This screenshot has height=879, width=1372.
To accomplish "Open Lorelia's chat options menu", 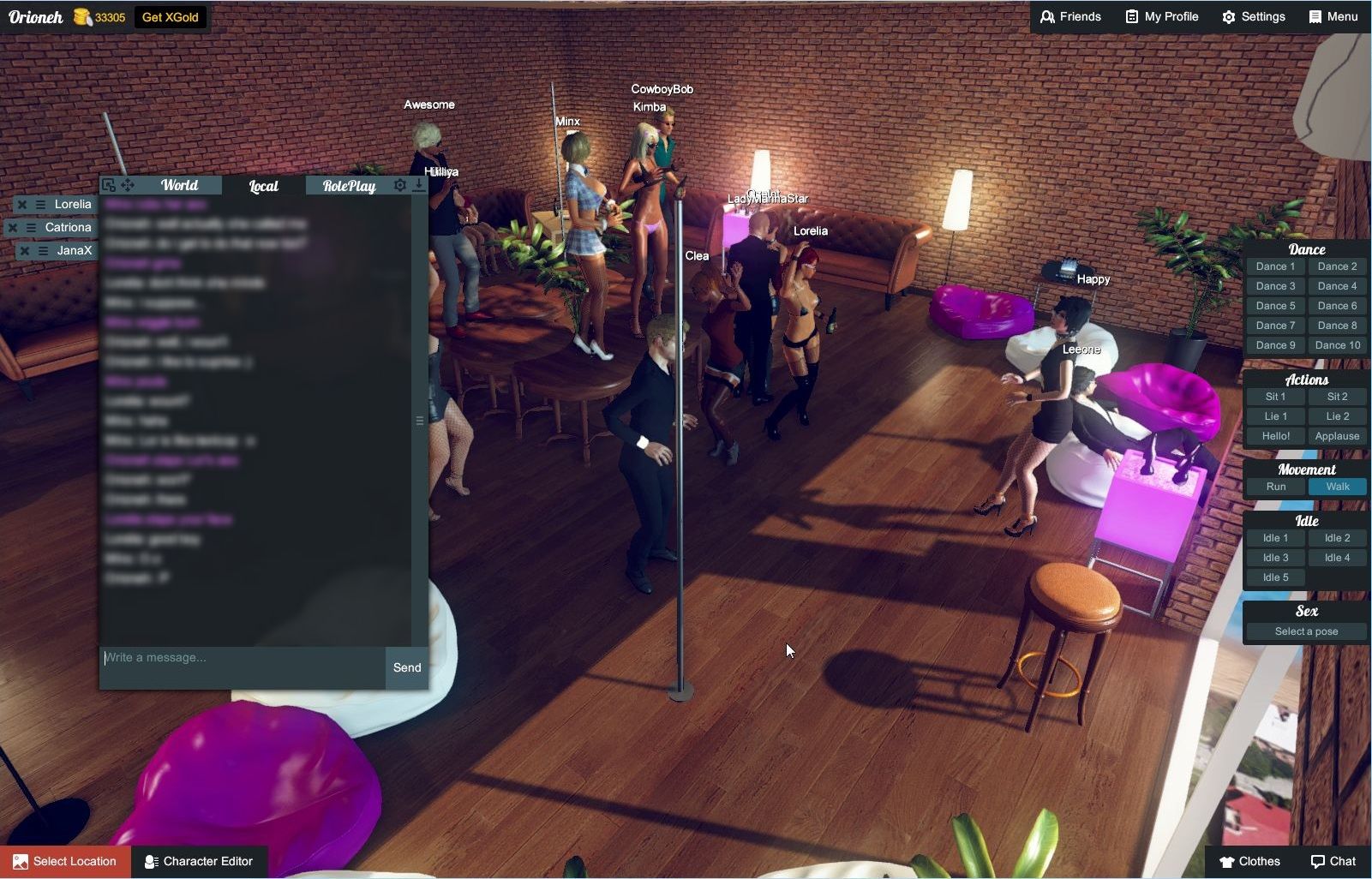I will pos(40,204).
